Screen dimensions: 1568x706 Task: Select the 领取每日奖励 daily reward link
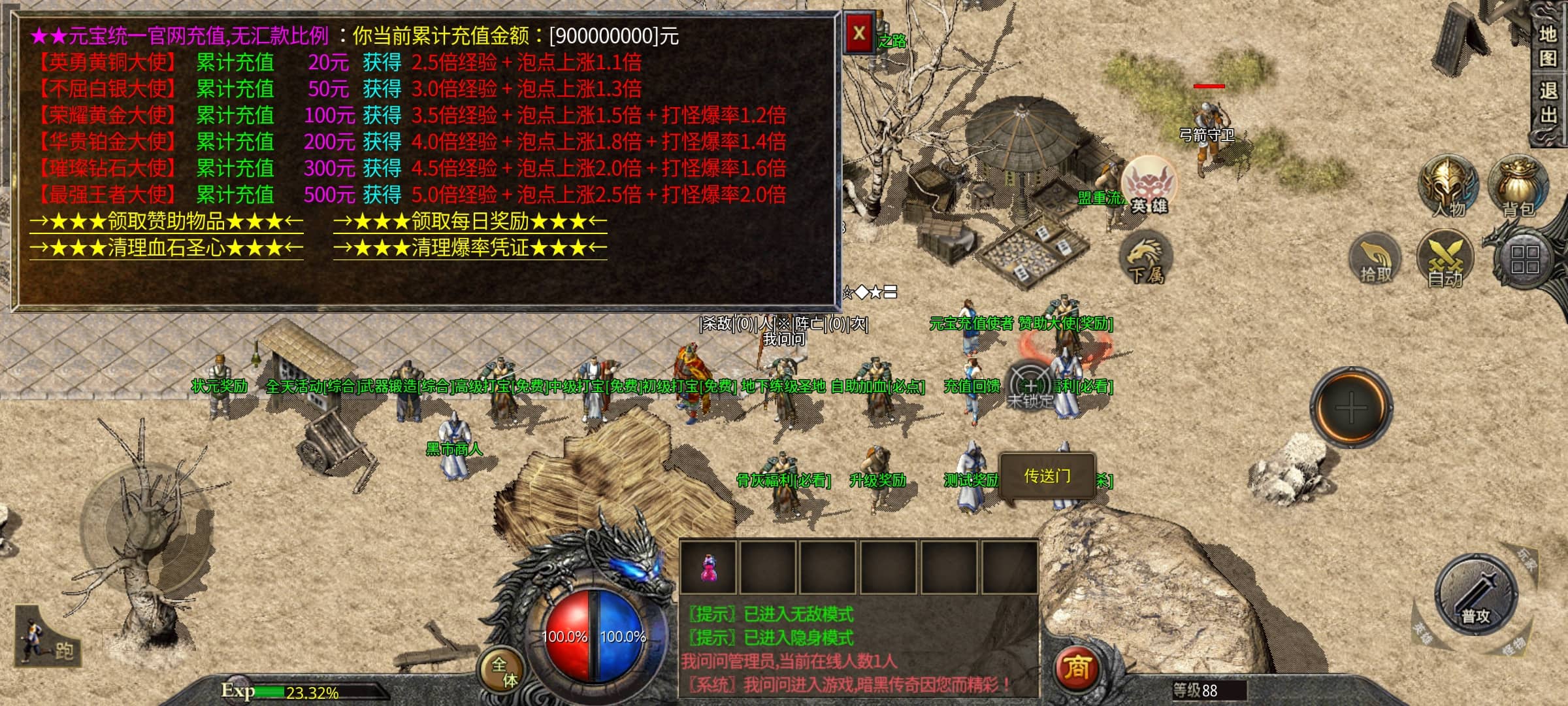[x=470, y=222]
